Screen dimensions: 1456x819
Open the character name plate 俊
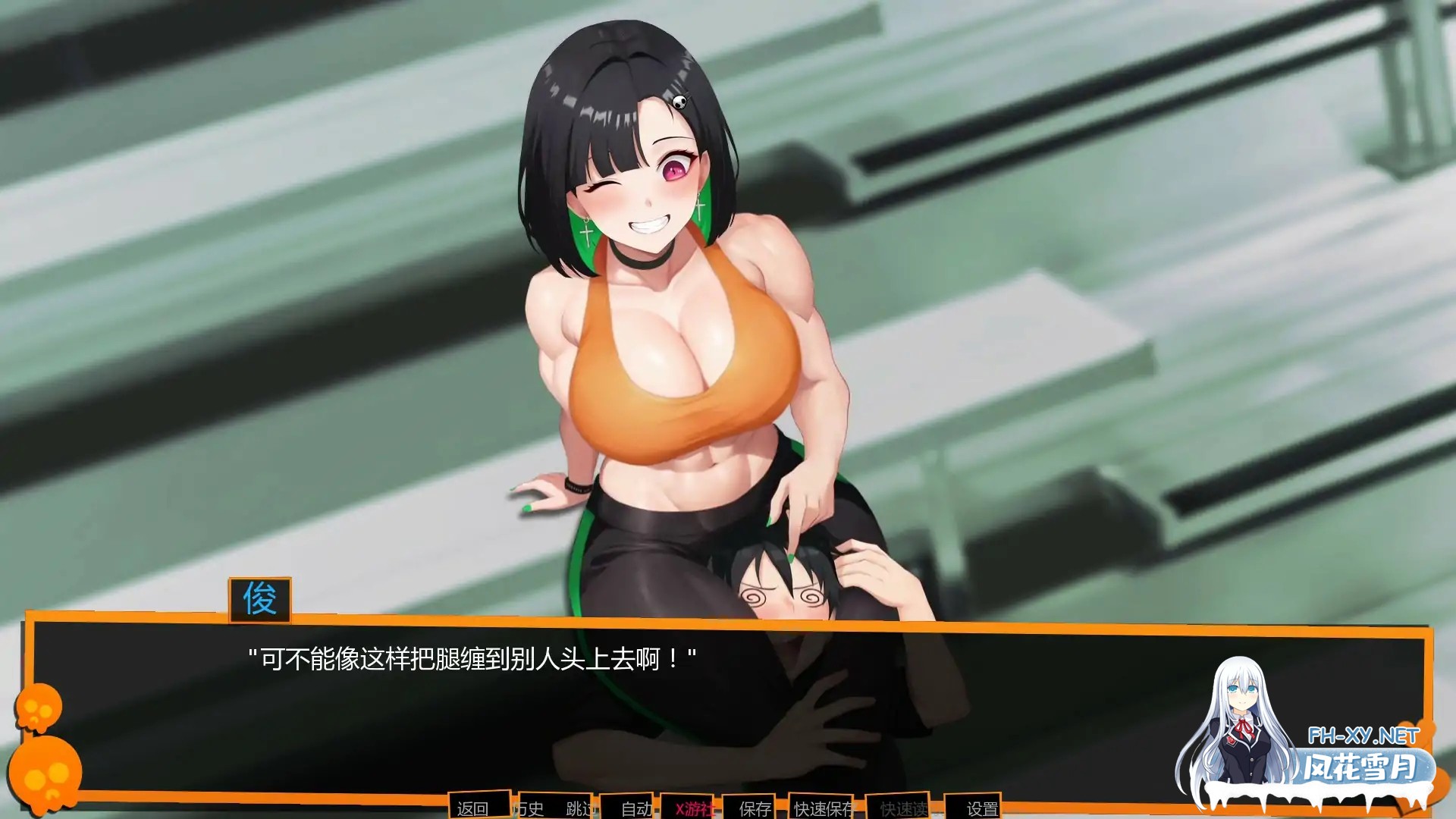coord(261,600)
